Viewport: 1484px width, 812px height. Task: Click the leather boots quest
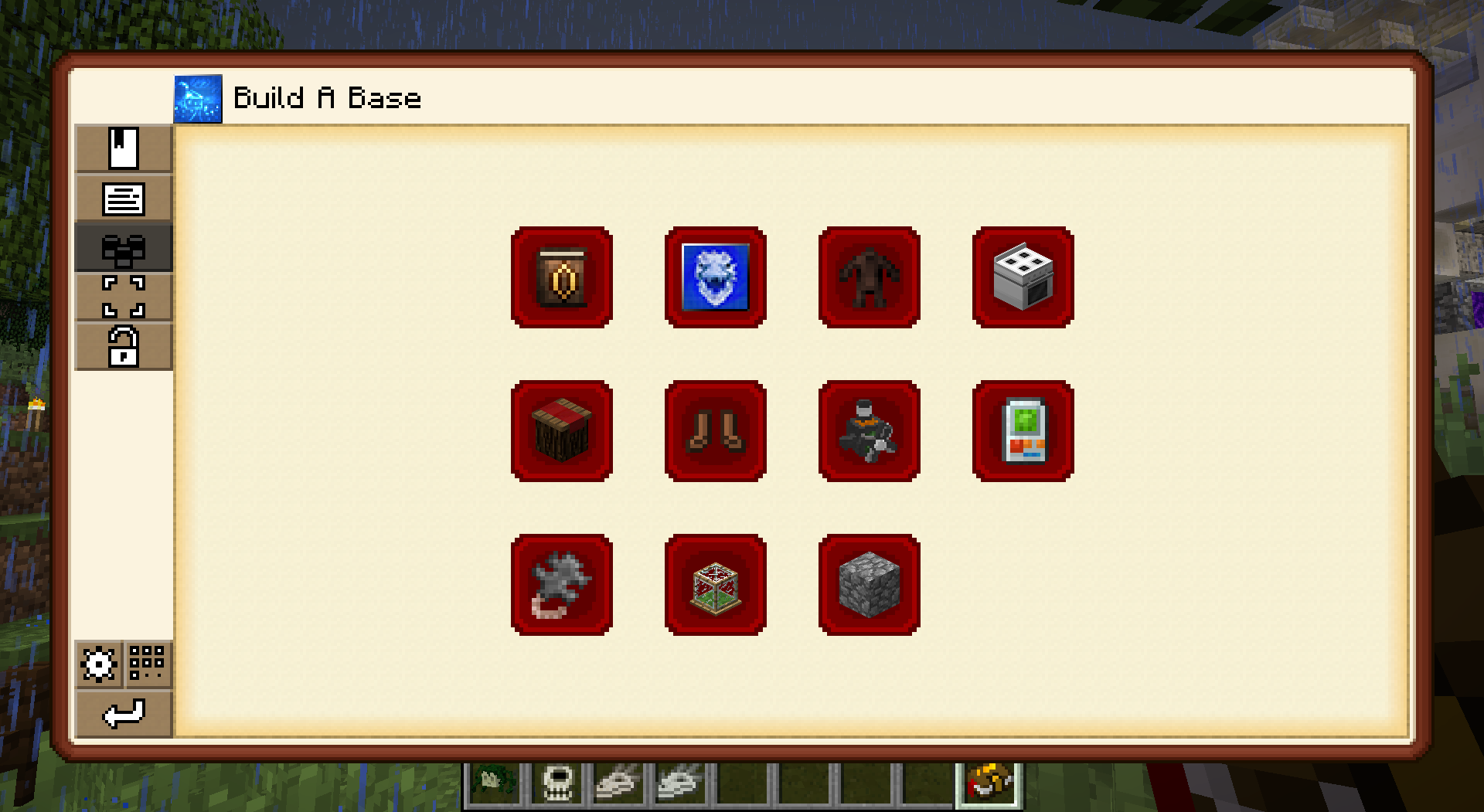pos(715,431)
